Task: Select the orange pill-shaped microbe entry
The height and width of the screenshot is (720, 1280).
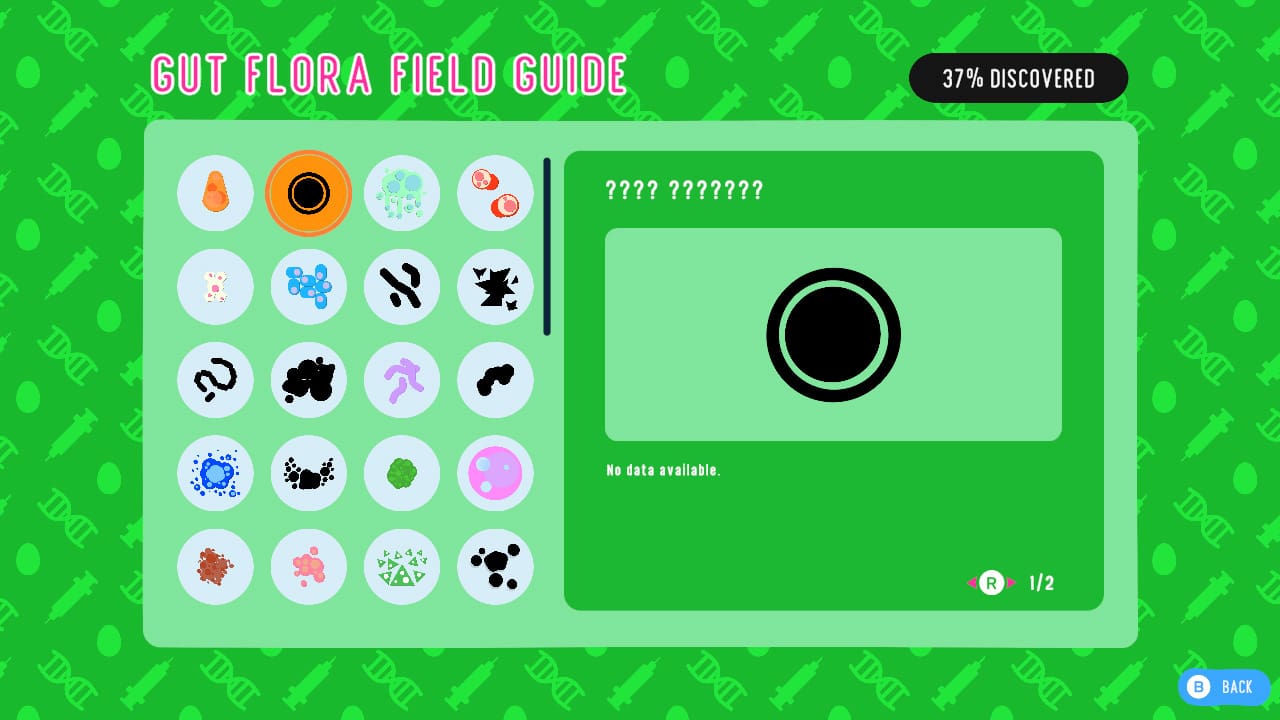Action: point(215,193)
